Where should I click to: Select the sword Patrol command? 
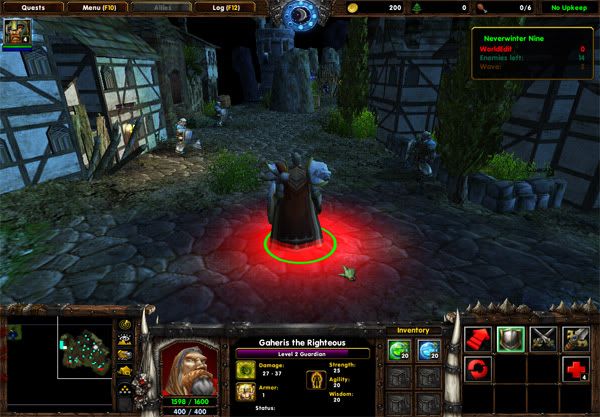click(575, 340)
